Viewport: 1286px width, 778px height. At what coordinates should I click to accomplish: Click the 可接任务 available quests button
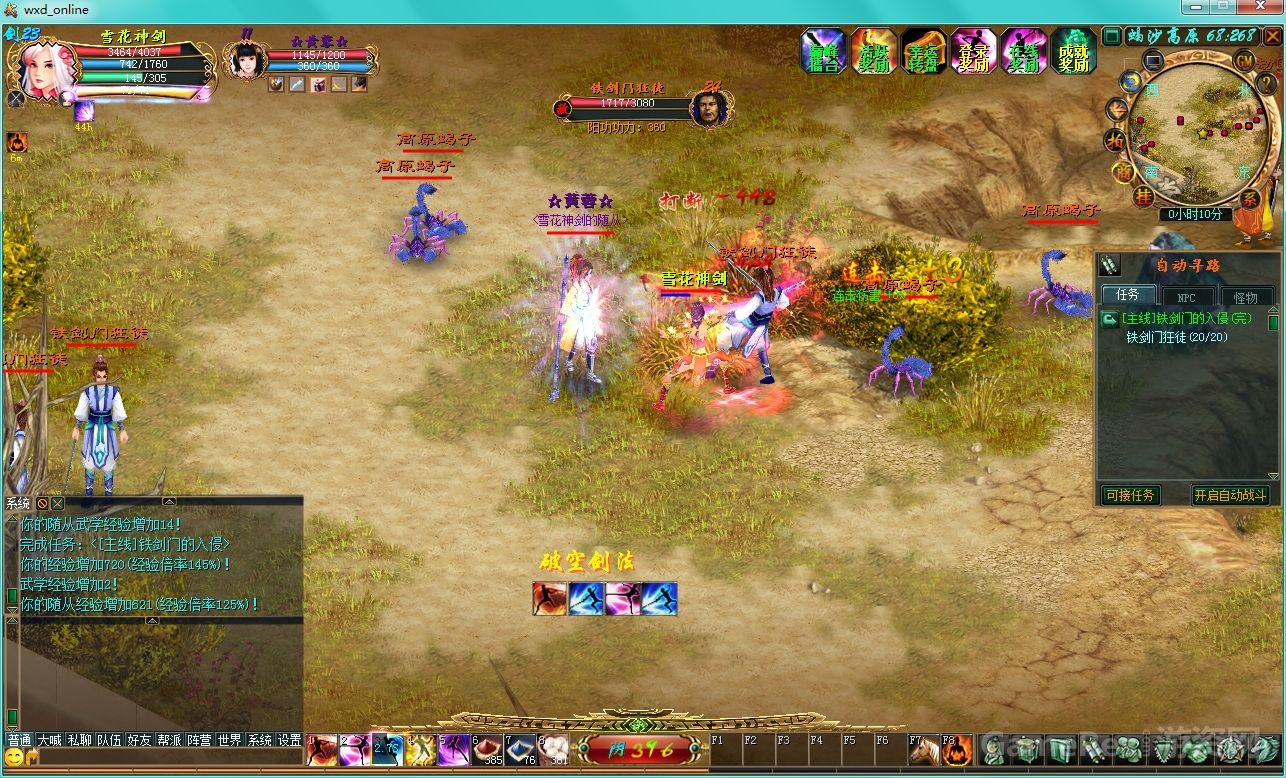click(1130, 495)
